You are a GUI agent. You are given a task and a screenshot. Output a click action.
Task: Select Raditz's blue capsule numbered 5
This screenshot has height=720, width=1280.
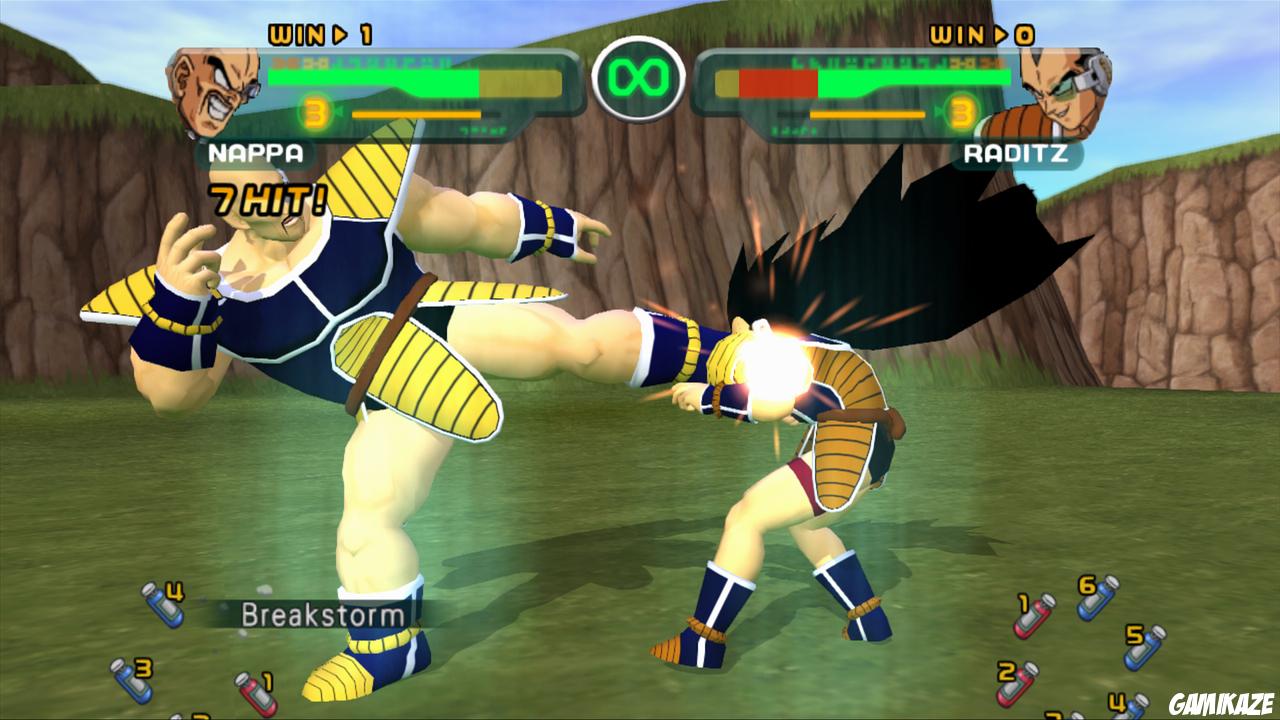(1142, 649)
